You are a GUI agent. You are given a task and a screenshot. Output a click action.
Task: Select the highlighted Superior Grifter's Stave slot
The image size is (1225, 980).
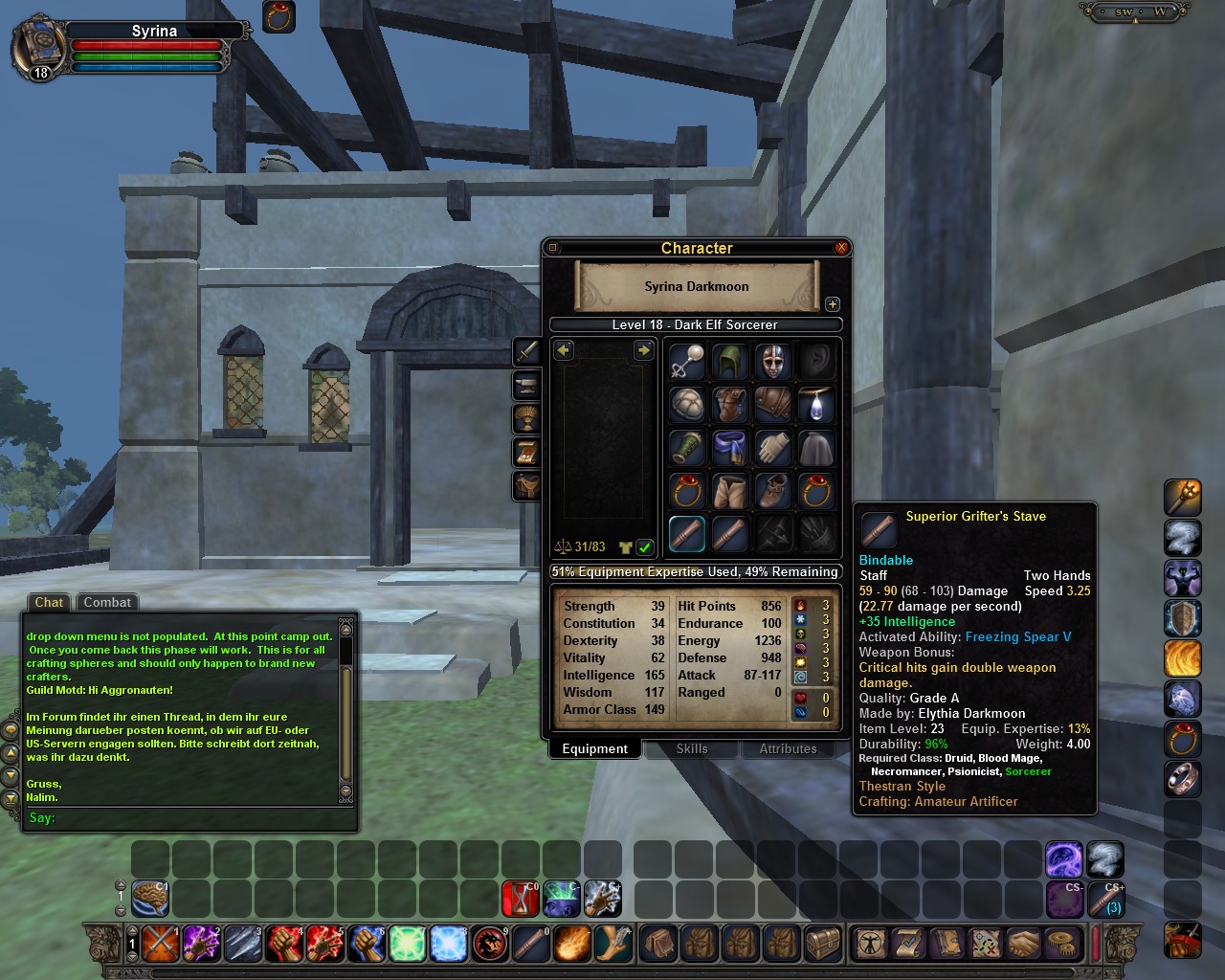point(686,534)
